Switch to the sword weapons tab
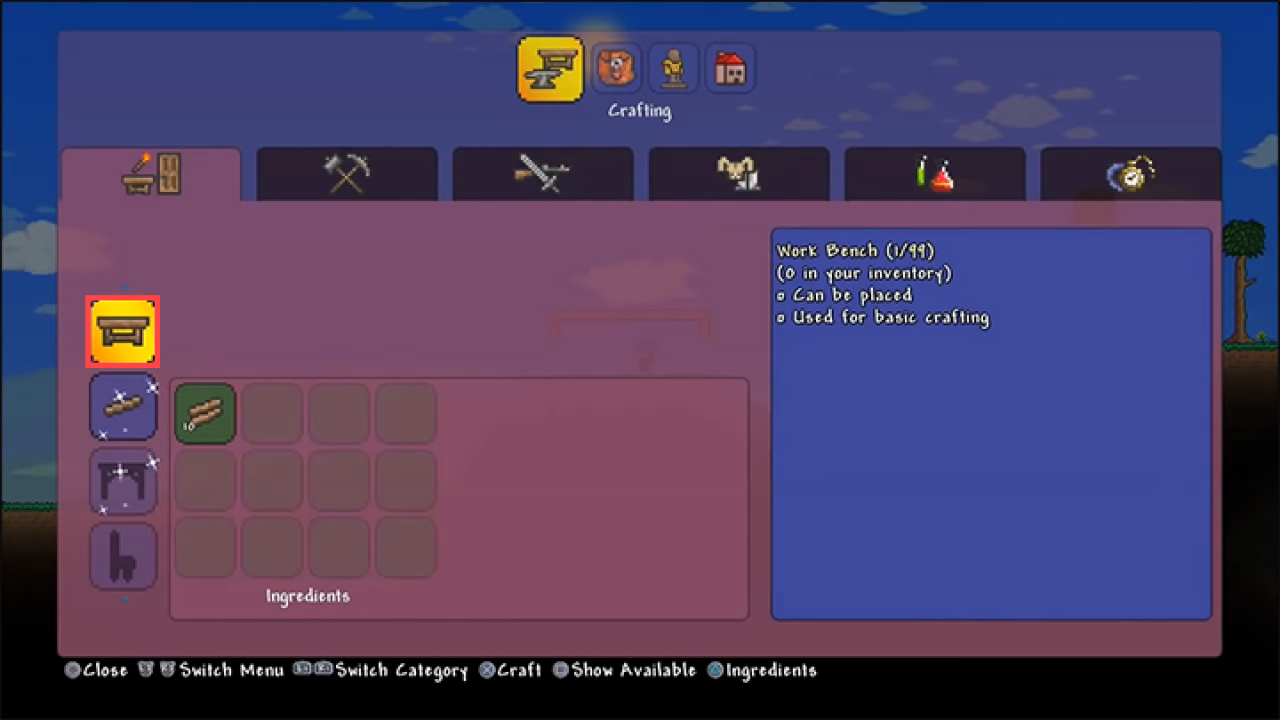This screenshot has height=720, width=1280. (x=543, y=174)
